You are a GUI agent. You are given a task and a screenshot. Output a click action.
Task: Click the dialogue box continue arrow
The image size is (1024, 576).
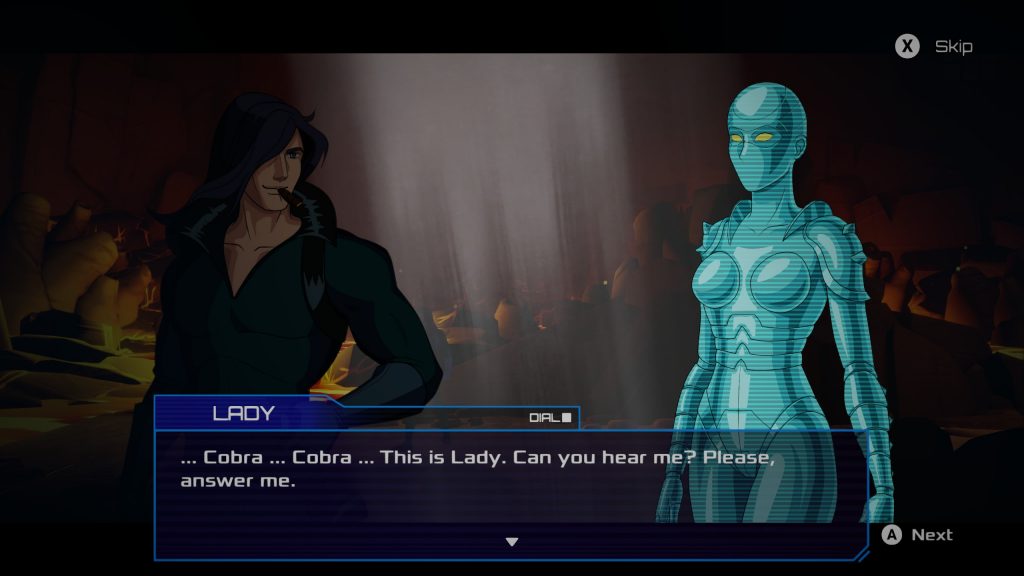pyautogui.click(x=511, y=542)
